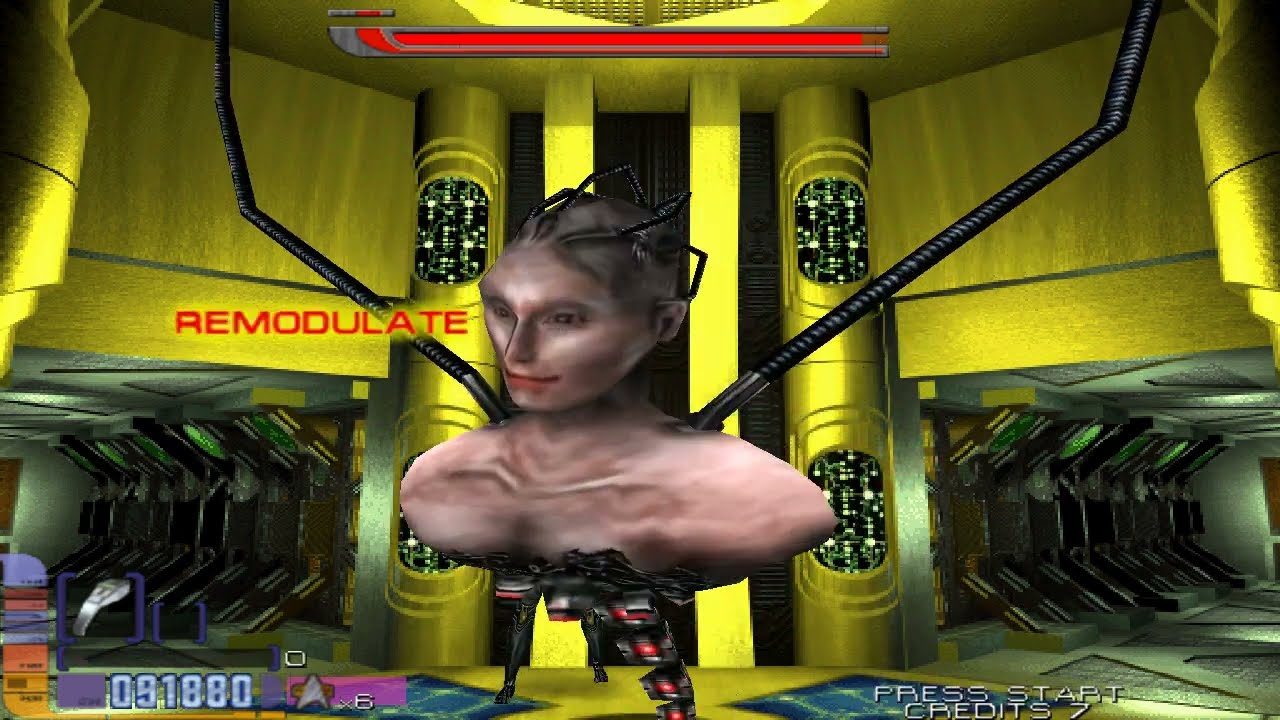Click the Starfleet delta badge icon
The width and height of the screenshot is (1280, 720).
311,690
